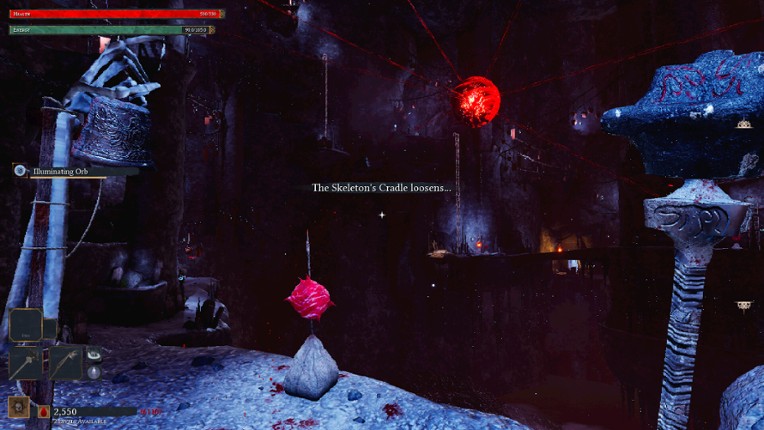Click the skull emblem icon
Screen dimensions: 764x430
[x=18, y=408]
